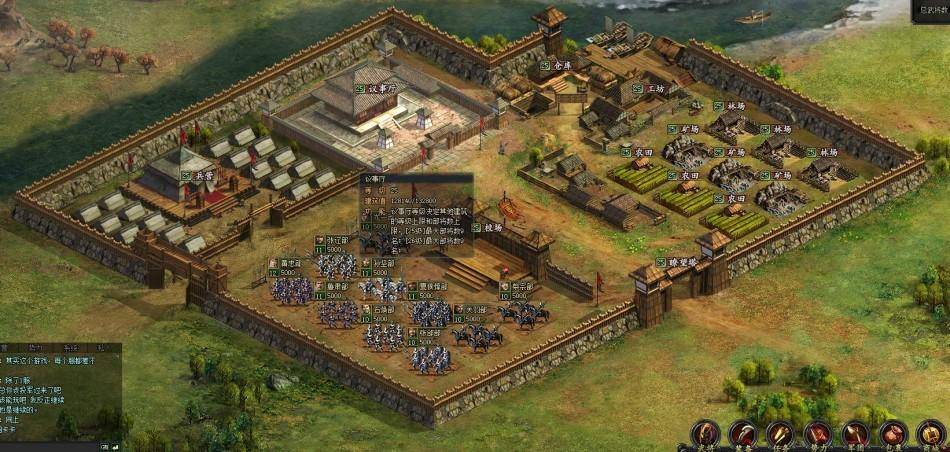Select the 校场 drill ground label

(492, 227)
